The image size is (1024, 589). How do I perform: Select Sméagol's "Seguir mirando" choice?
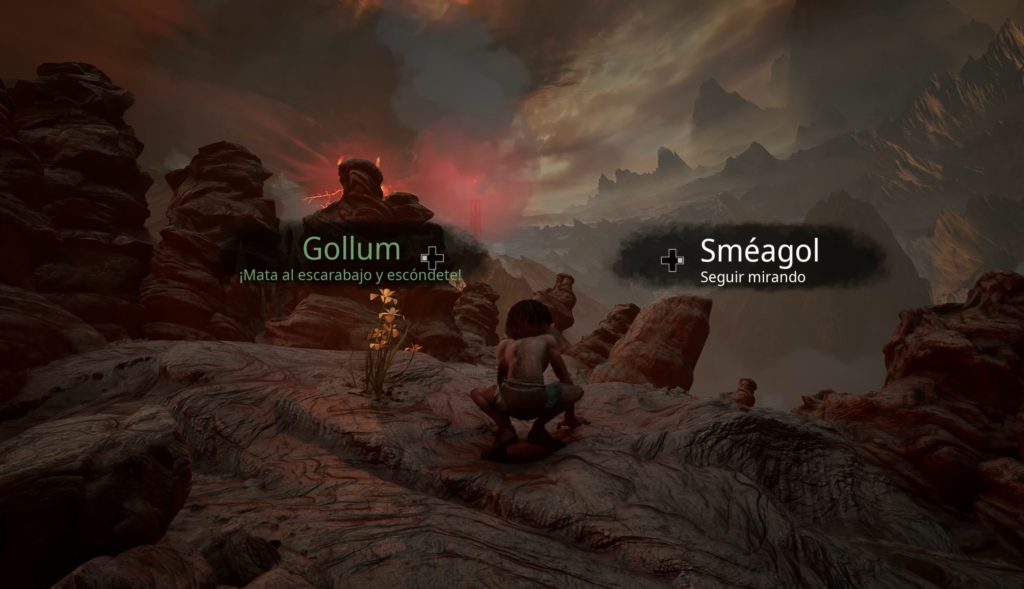[758, 259]
